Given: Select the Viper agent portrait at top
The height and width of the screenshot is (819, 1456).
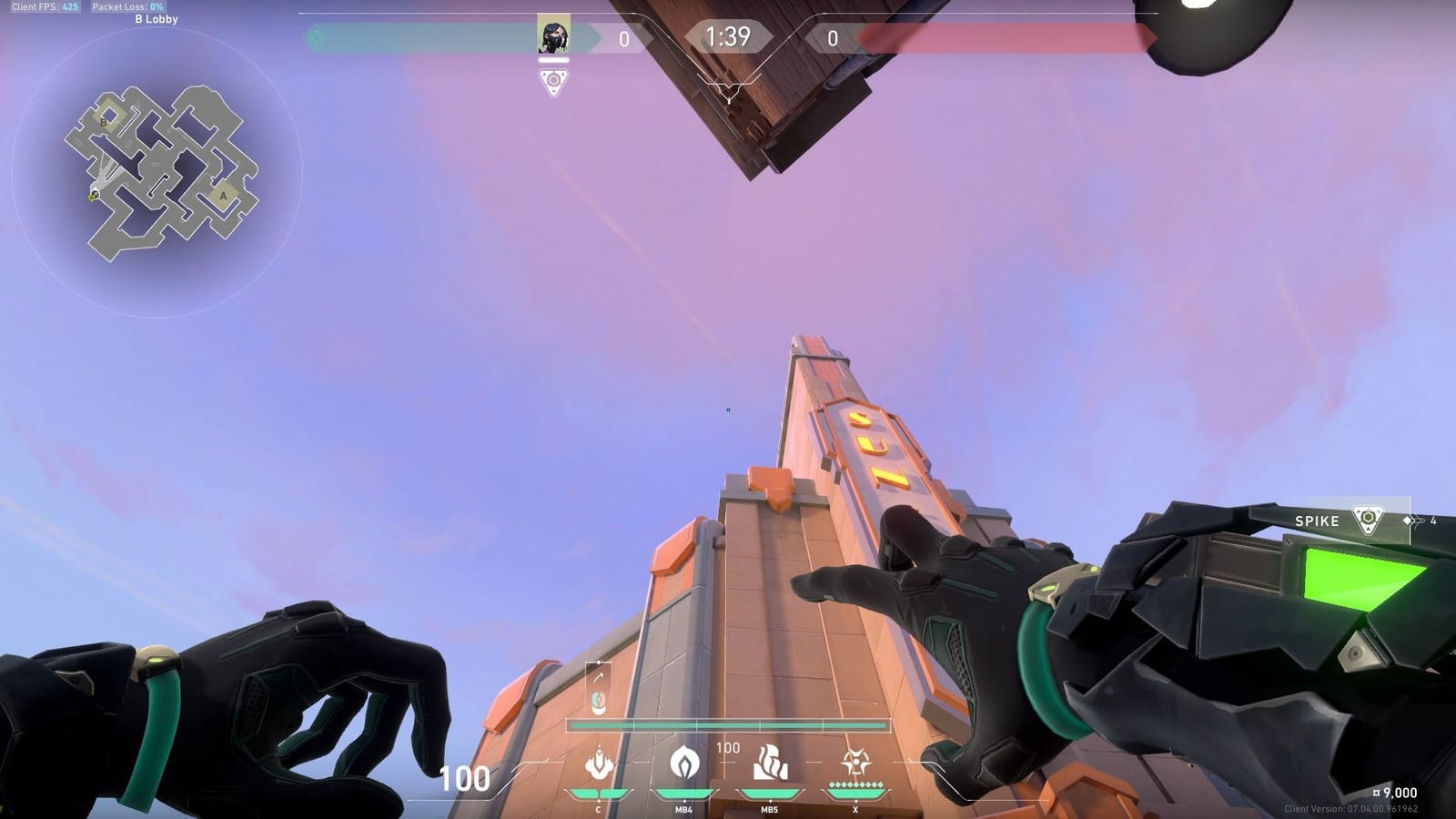Looking at the screenshot, I should [x=553, y=35].
